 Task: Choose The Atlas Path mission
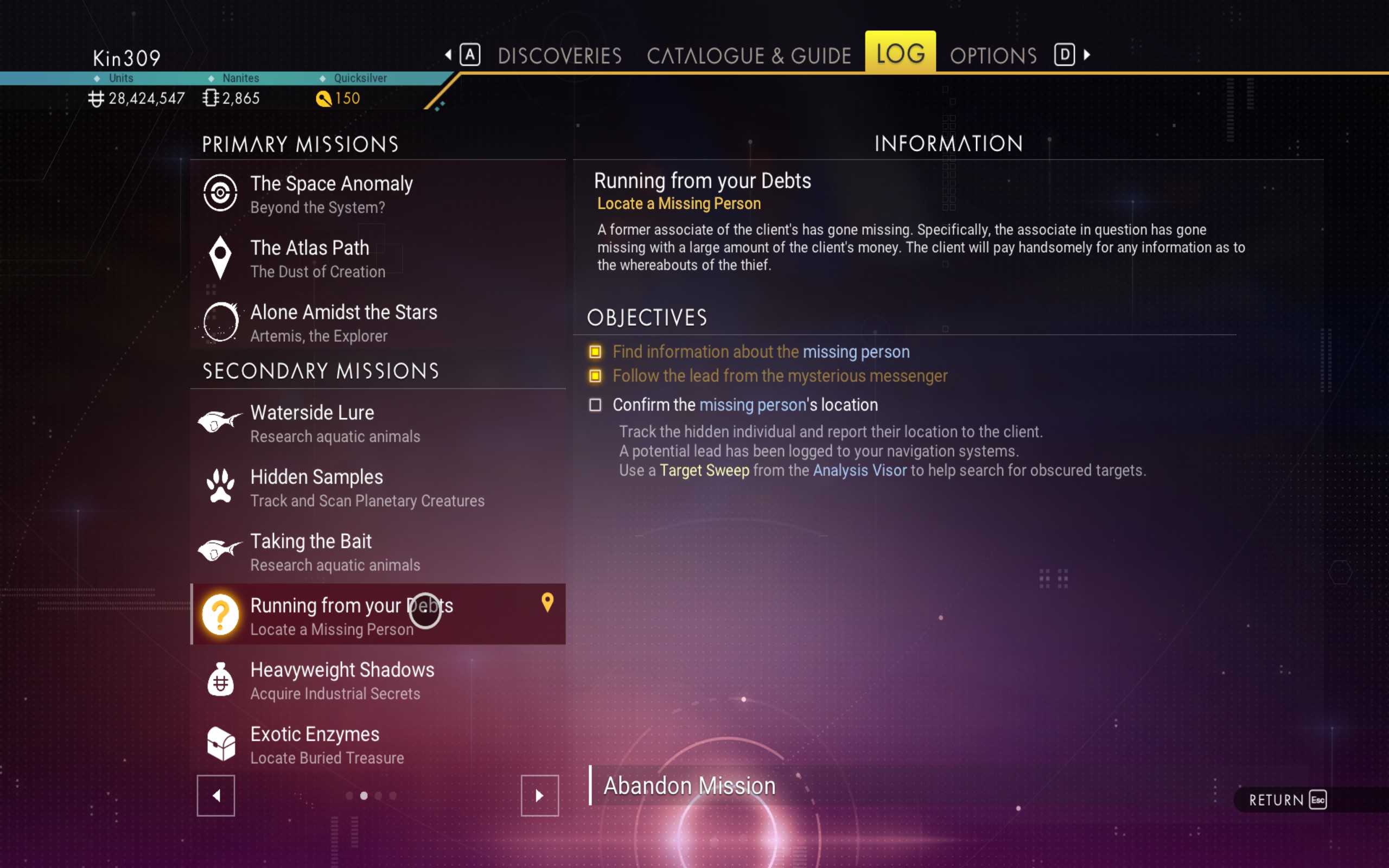pos(378,258)
